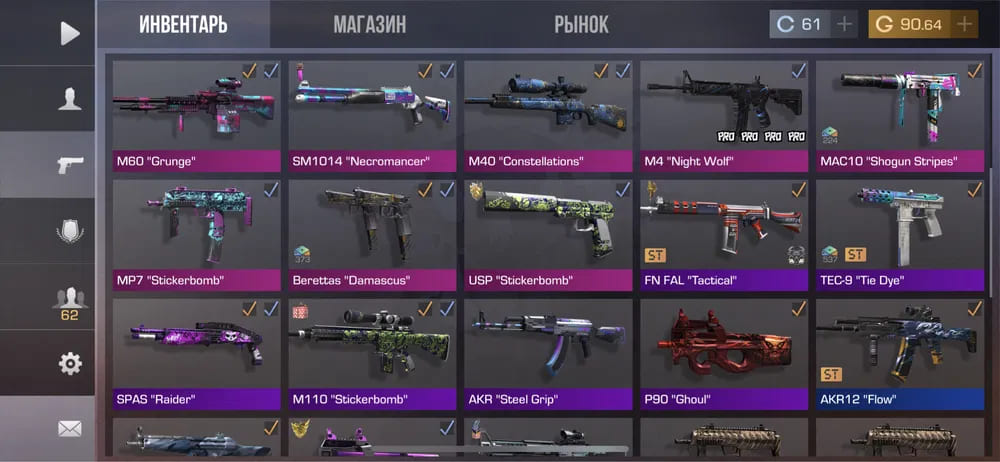Select the M60 "Grunge" skin
Viewport: 1000px width, 462px height.
click(196, 115)
